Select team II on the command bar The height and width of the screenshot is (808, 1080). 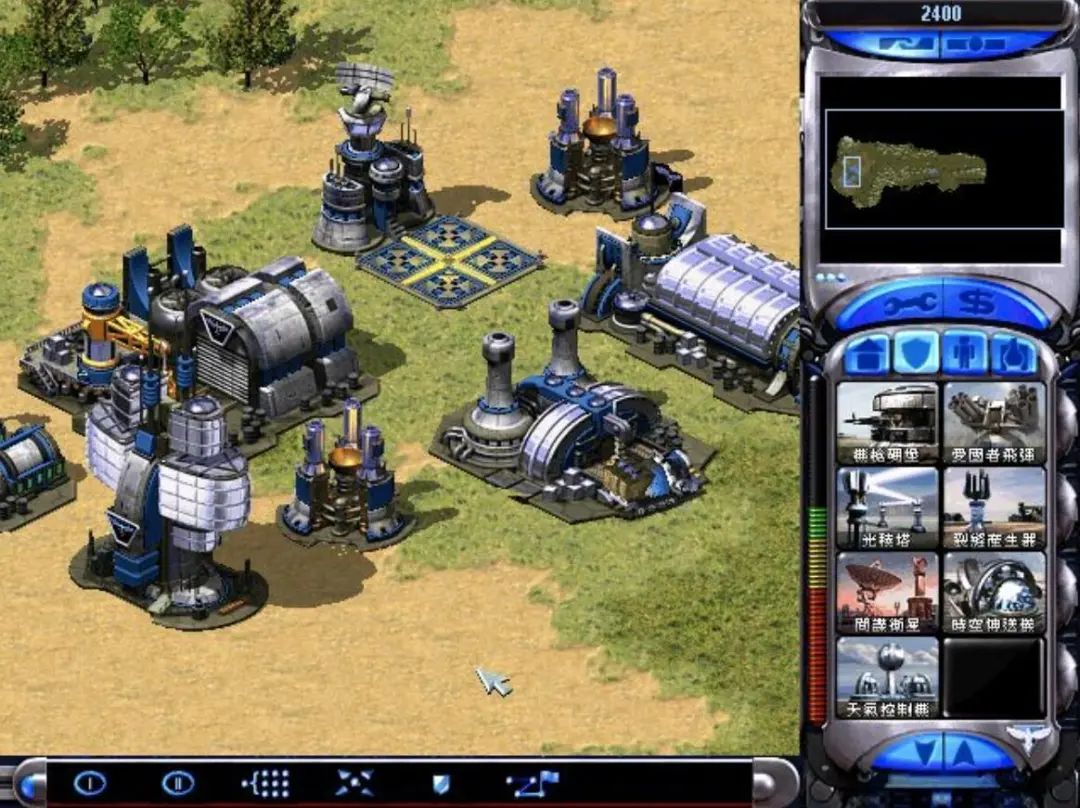178,782
